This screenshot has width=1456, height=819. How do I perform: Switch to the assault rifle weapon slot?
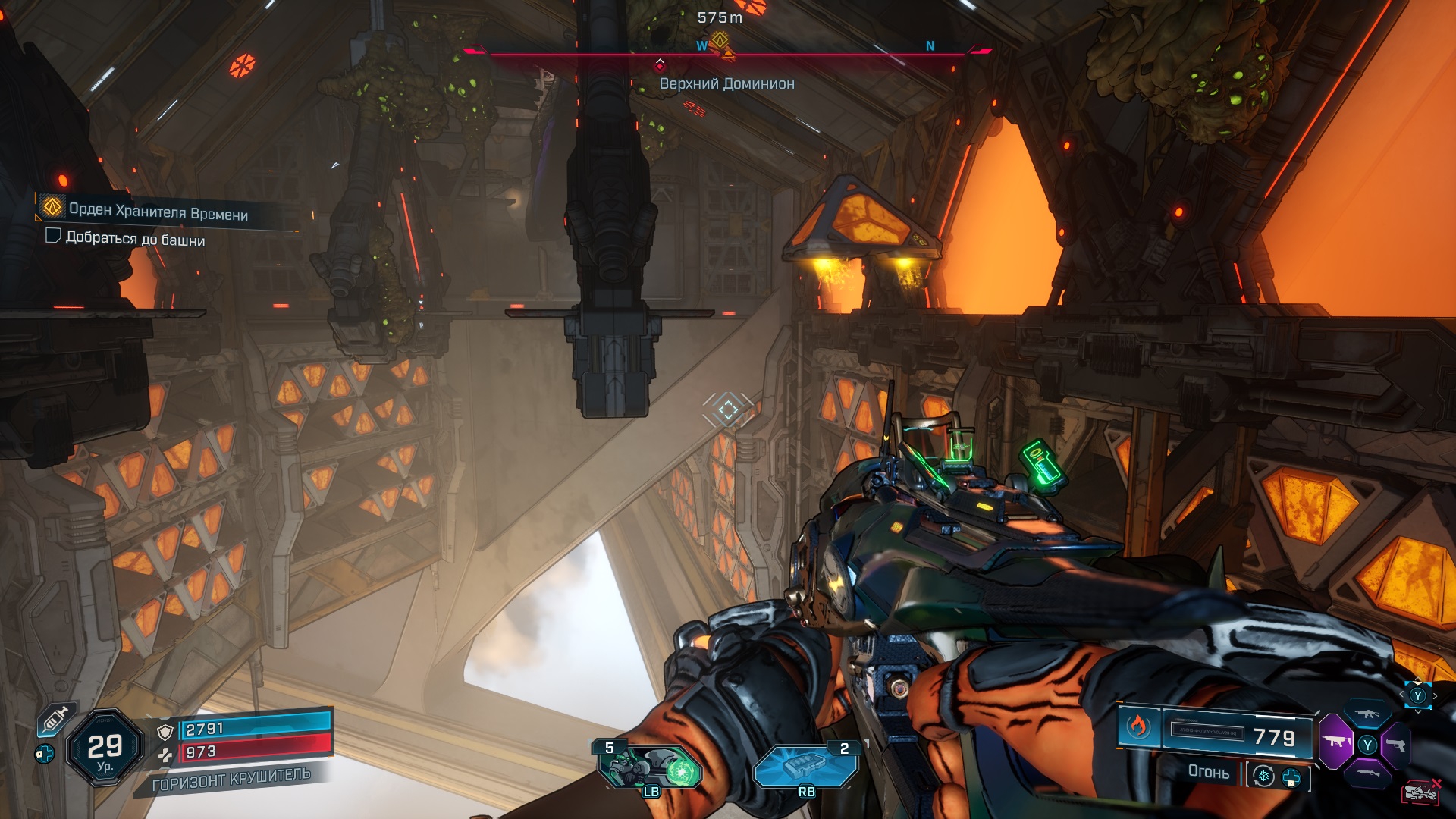[x=1367, y=714]
